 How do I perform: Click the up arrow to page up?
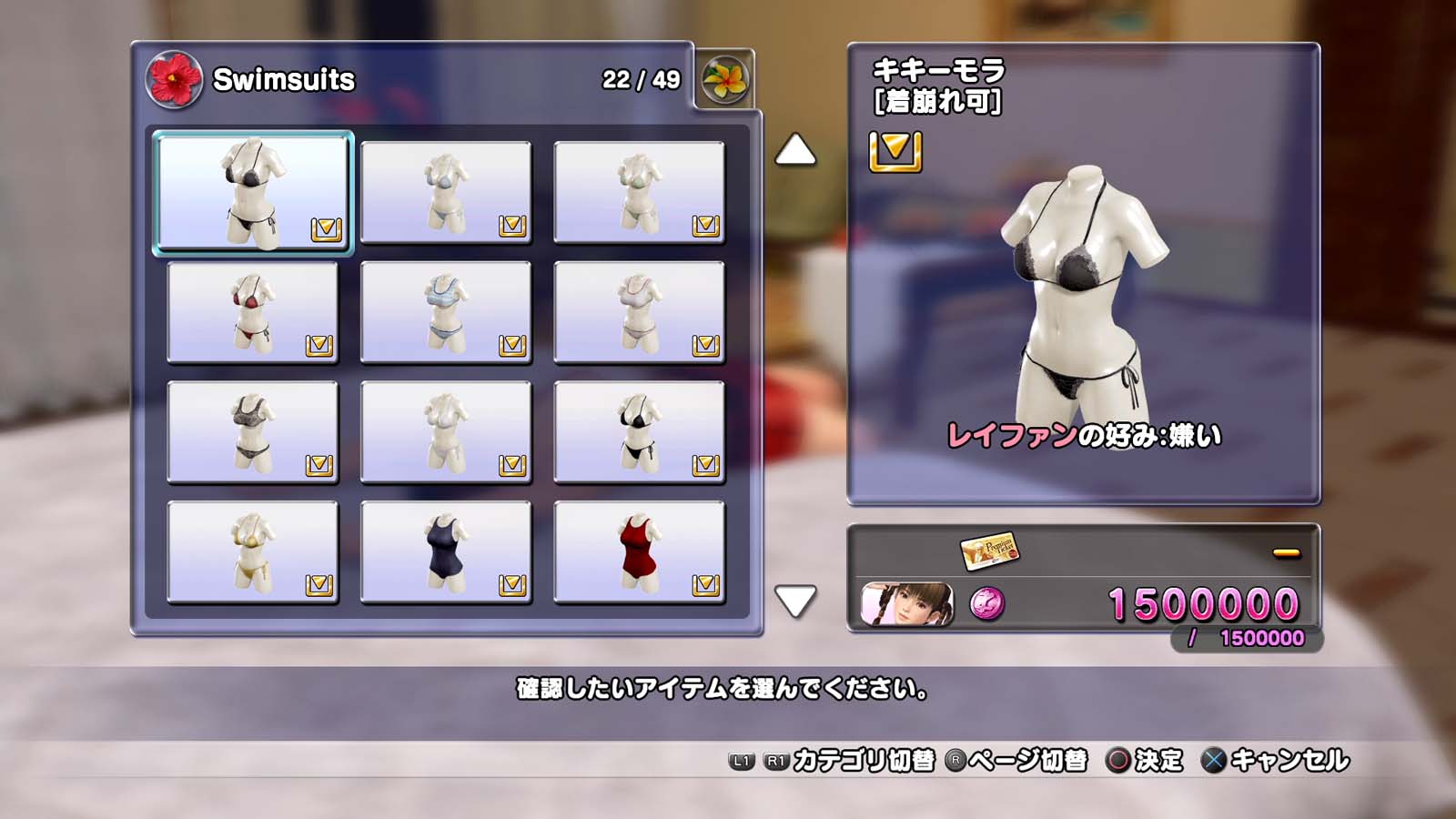[x=795, y=151]
